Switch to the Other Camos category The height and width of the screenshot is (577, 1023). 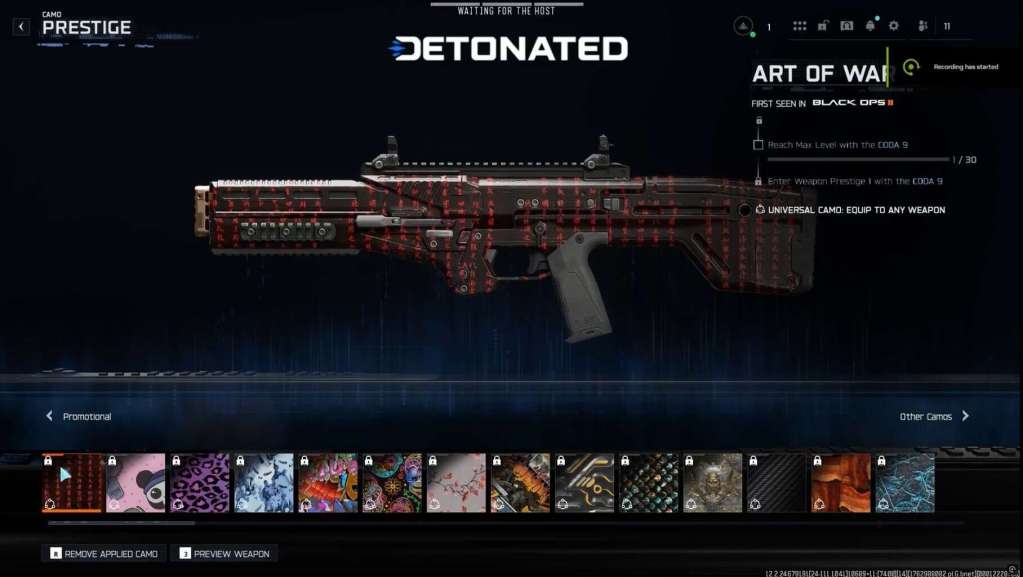tap(934, 416)
